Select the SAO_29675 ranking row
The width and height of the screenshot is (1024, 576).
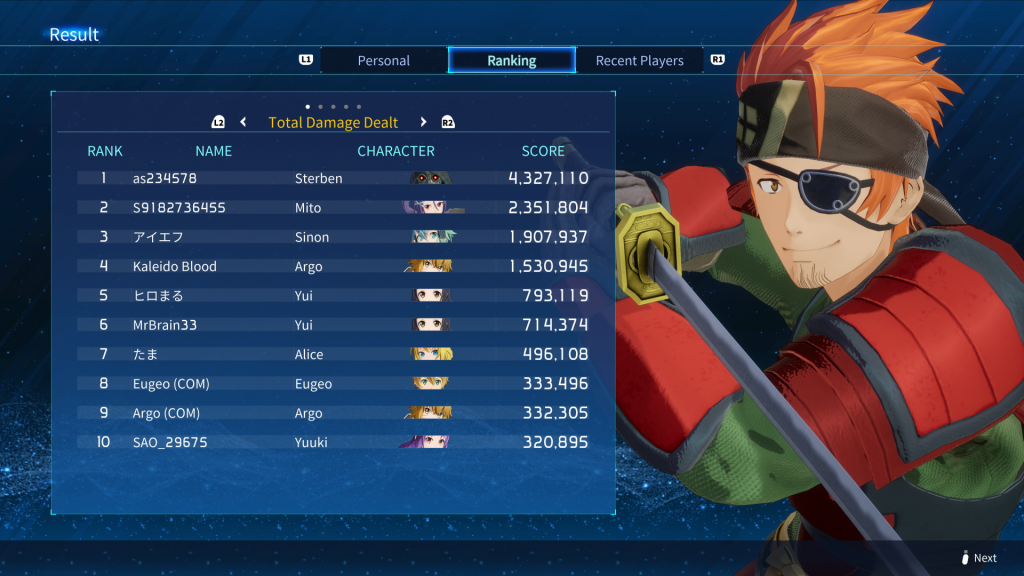pos(333,442)
